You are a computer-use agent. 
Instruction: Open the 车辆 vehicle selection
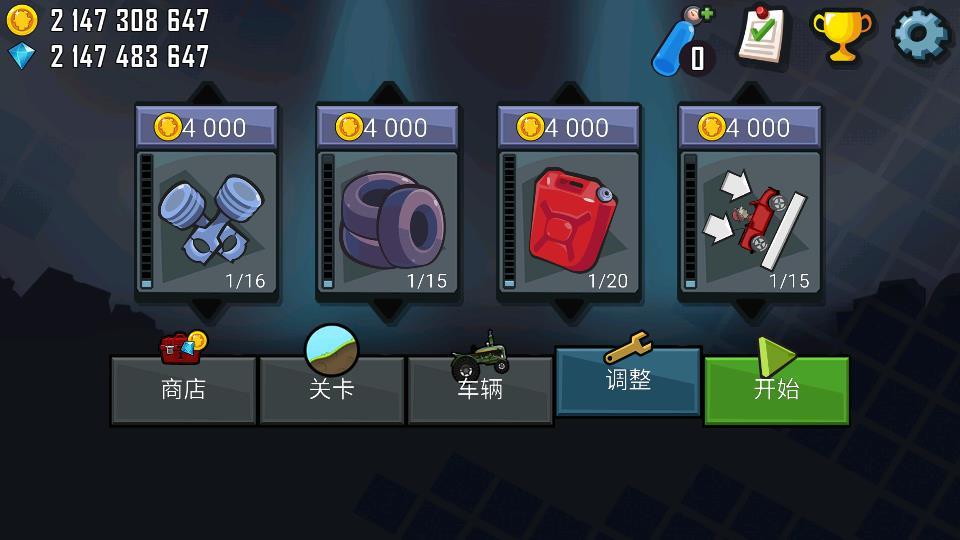(x=480, y=389)
